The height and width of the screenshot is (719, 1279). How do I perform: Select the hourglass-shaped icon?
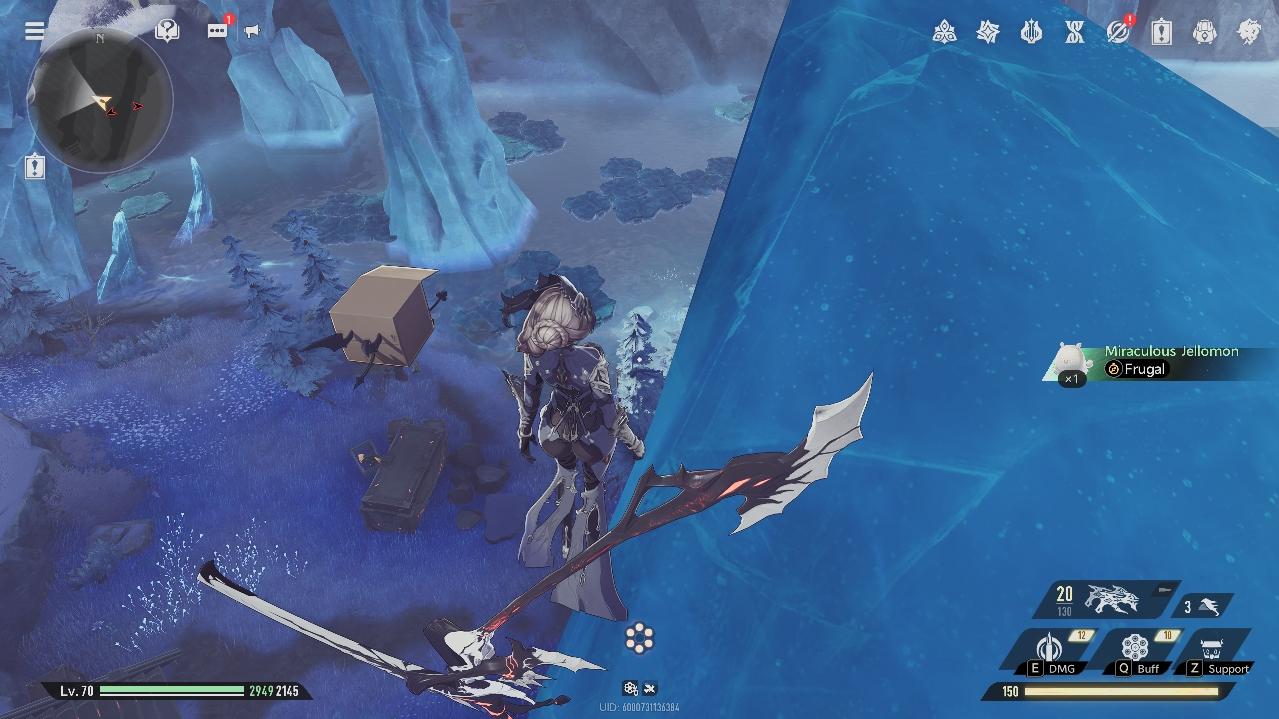click(x=1075, y=33)
